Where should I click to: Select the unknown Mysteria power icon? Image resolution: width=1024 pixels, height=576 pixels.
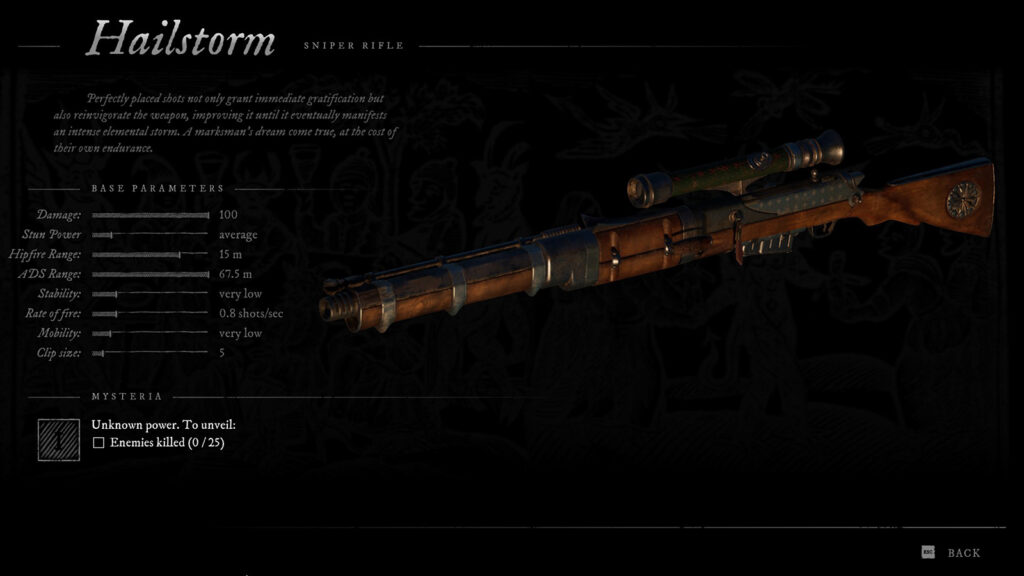(x=59, y=439)
